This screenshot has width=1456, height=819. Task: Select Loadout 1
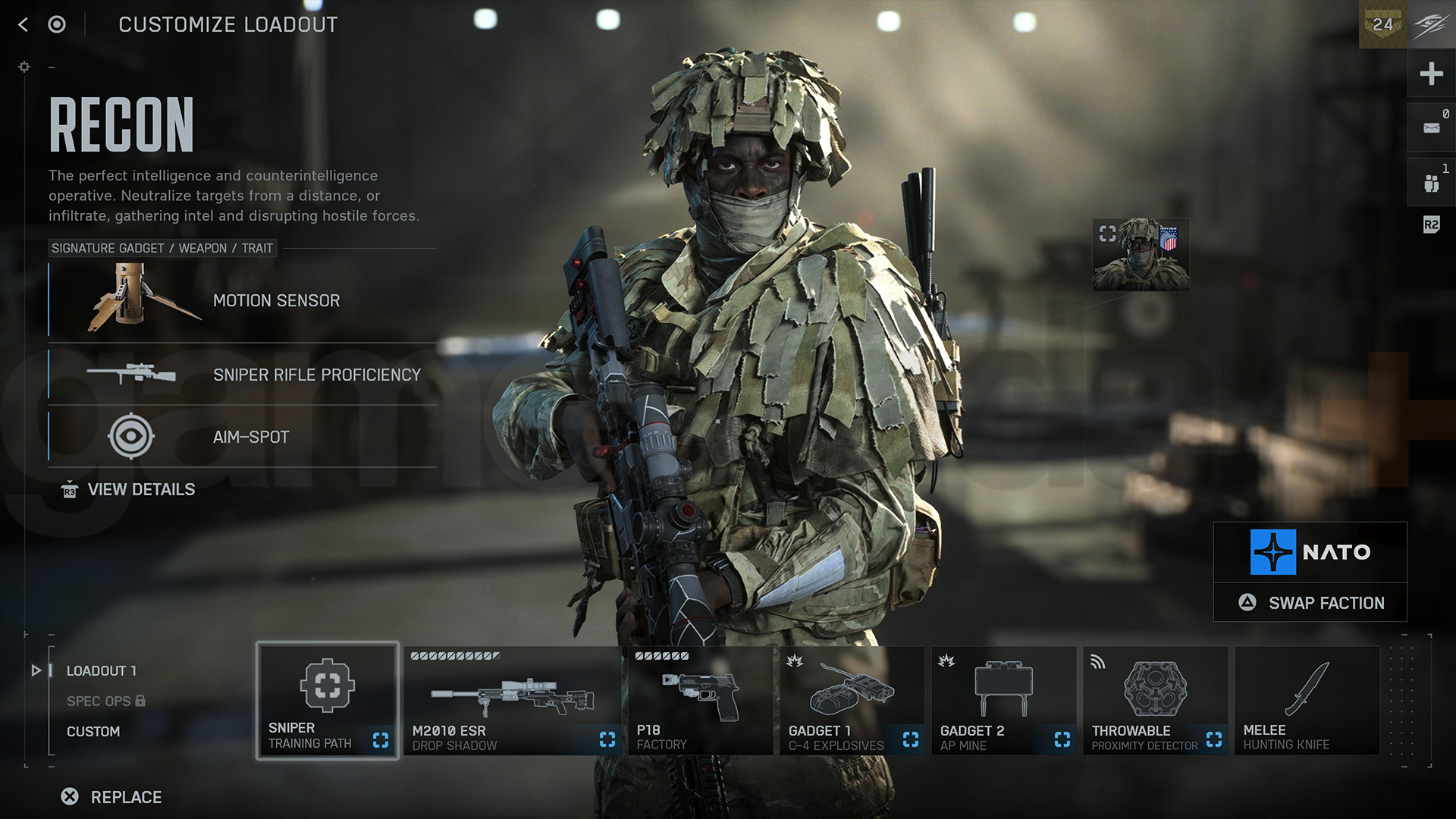101,671
